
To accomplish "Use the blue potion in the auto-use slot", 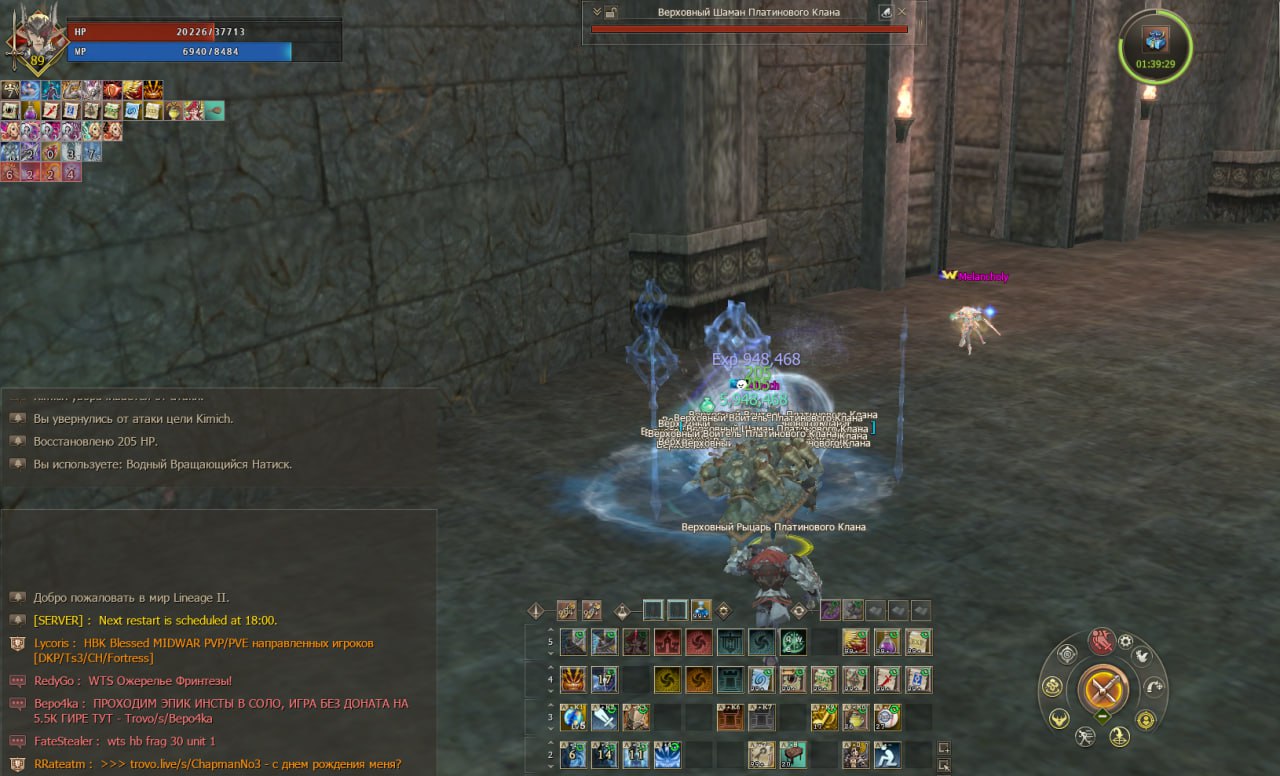I will [x=702, y=610].
